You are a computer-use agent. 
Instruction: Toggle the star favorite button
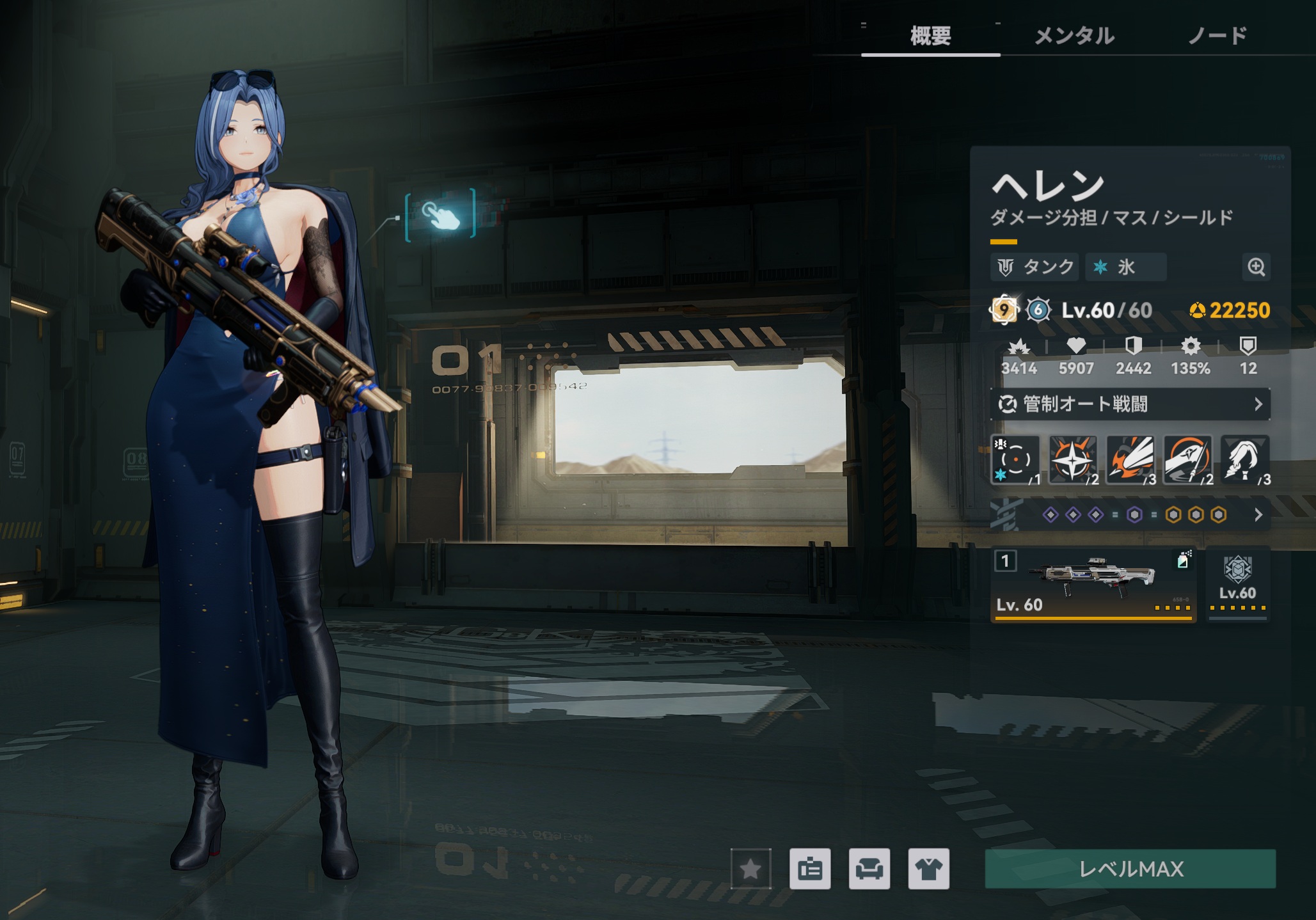tap(750, 869)
